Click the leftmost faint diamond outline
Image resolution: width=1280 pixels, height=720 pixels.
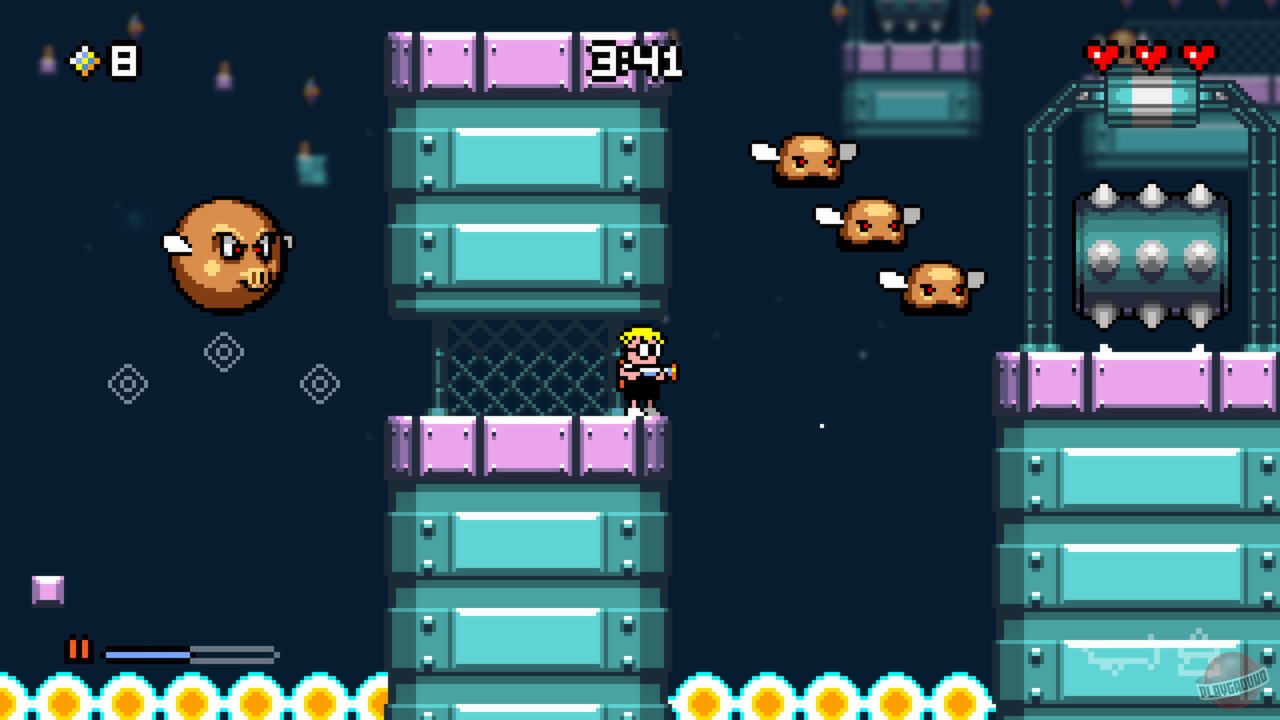pyautogui.click(x=126, y=383)
